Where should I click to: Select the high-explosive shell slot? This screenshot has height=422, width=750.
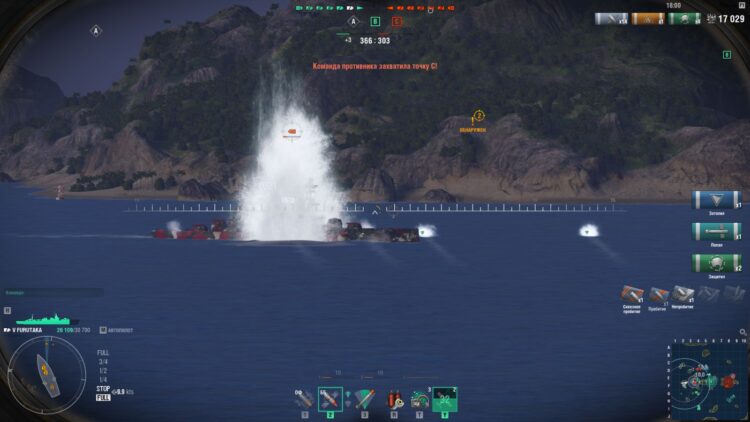[302, 399]
